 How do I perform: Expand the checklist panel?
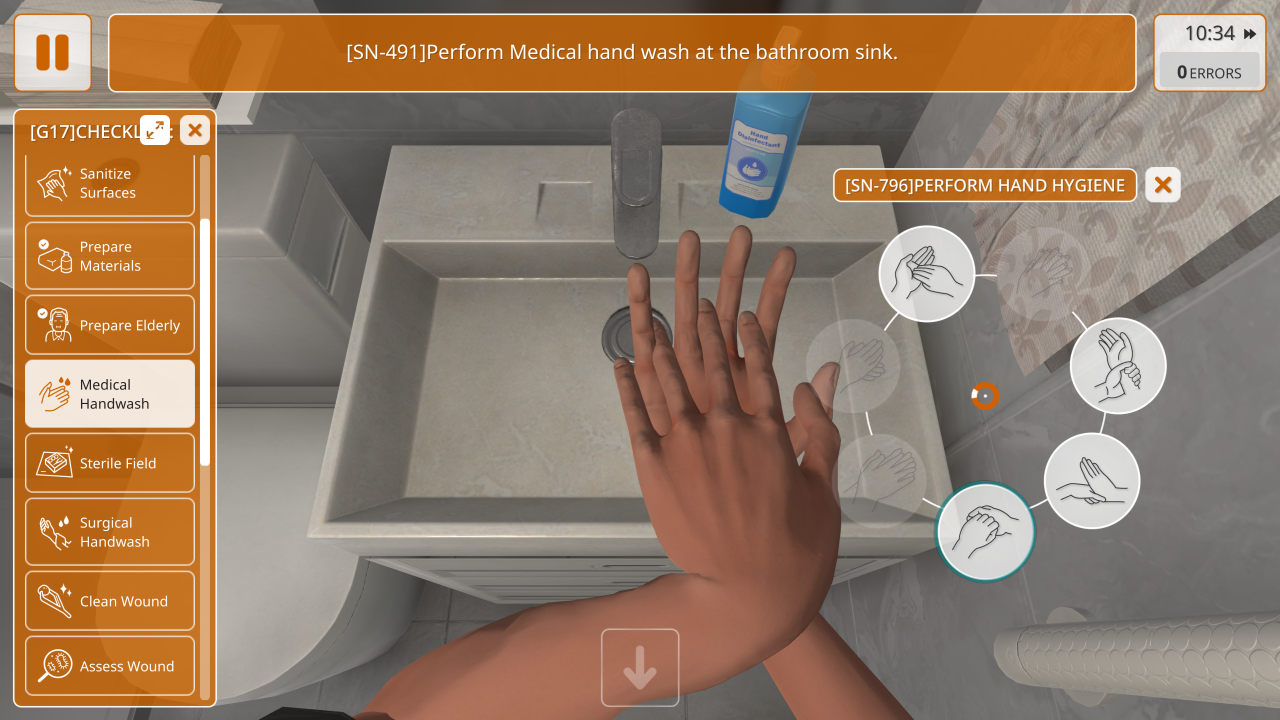[155, 130]
